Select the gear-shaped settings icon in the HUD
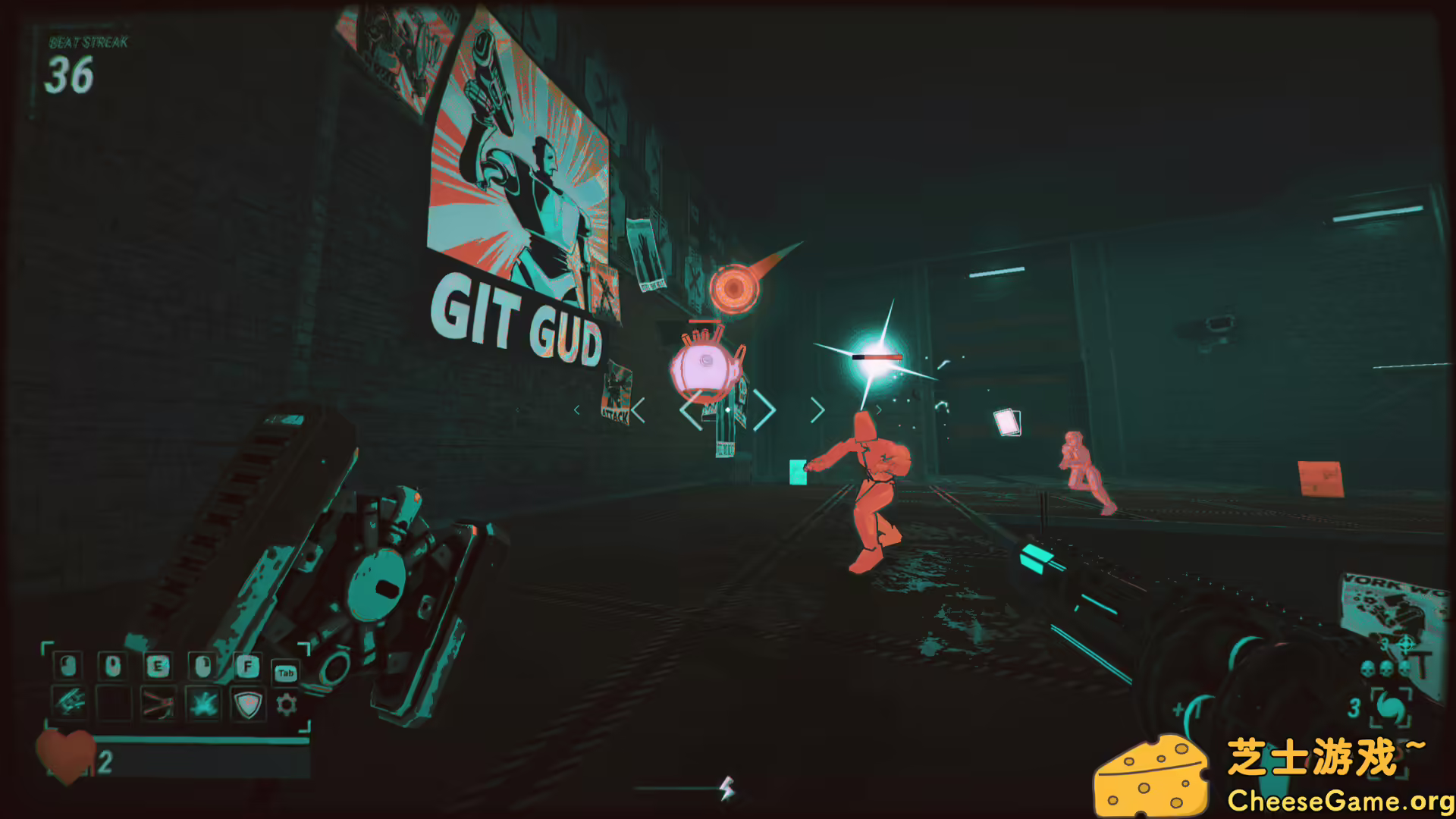Viewport: 1456px width, 819px height. (287, 704)
